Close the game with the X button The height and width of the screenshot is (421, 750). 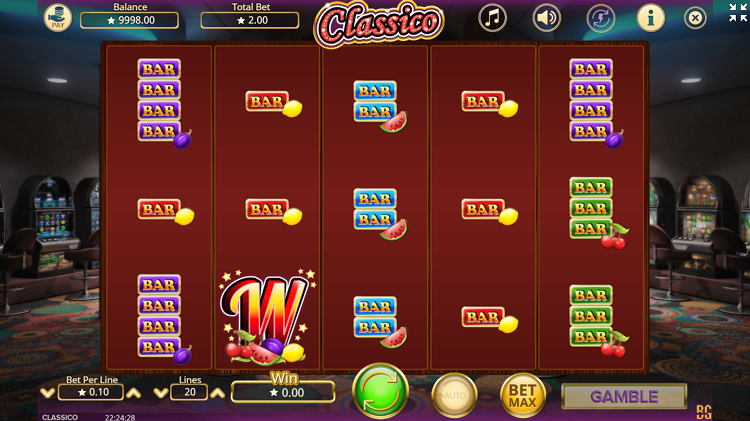(695, 17)
